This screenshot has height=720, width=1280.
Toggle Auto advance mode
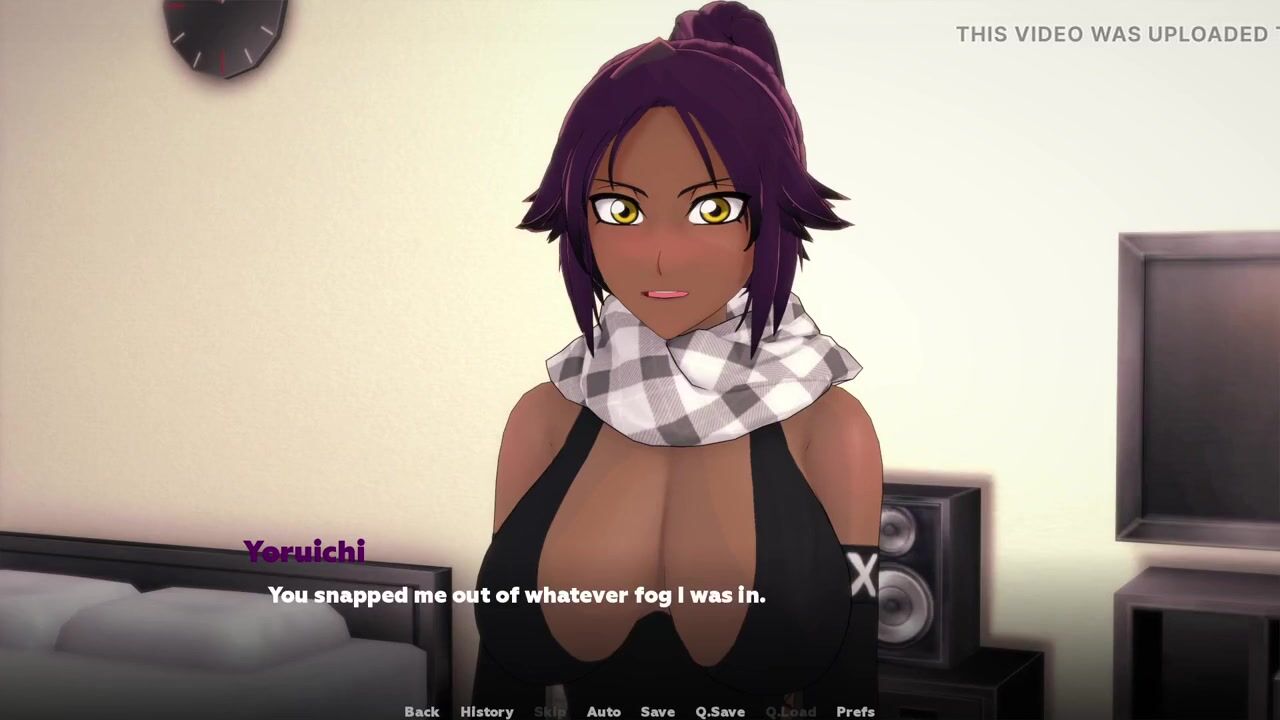(603, 711)
